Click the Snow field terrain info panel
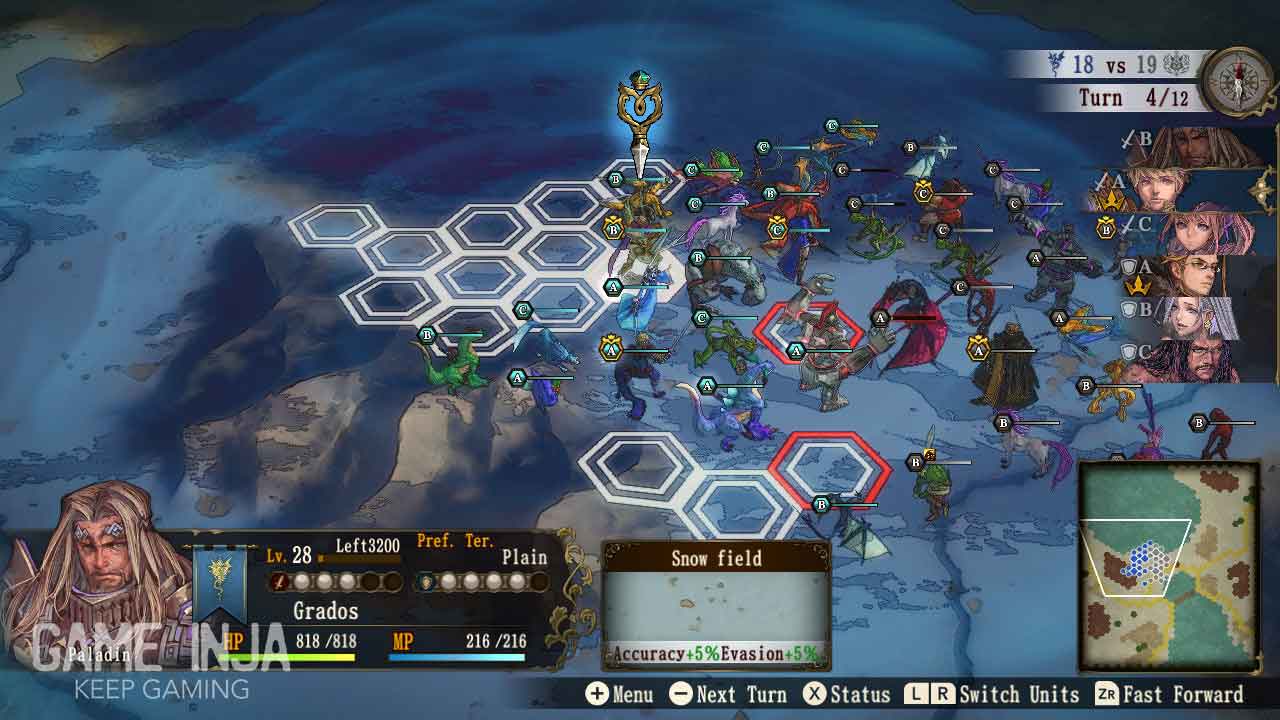Image resolution: width=1280 pixels, height=720 pixels. [716, 606]
